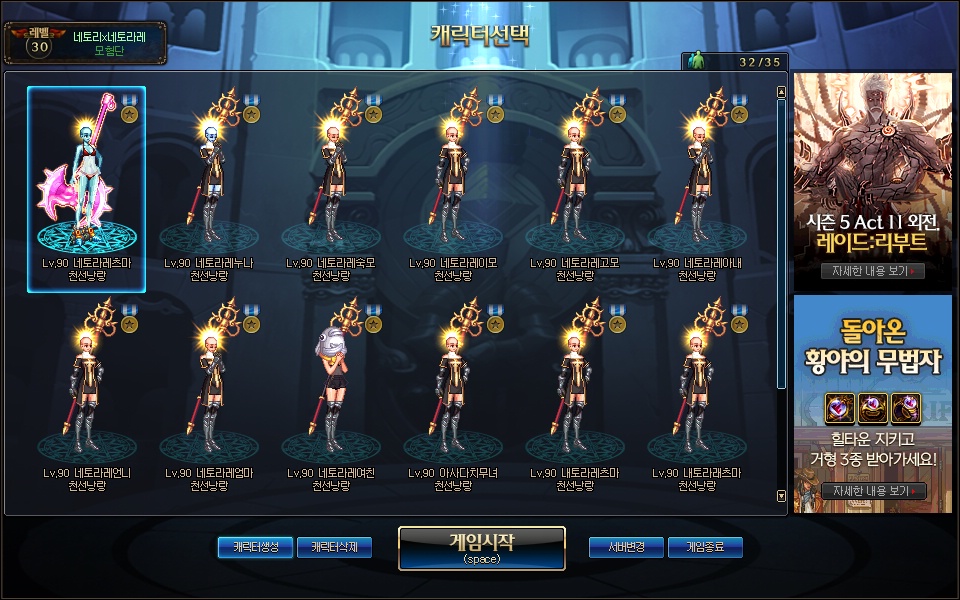Click the character list scroll-down arrow
The height and width of the screenshot is (600, 960).
tap(781, 495)
